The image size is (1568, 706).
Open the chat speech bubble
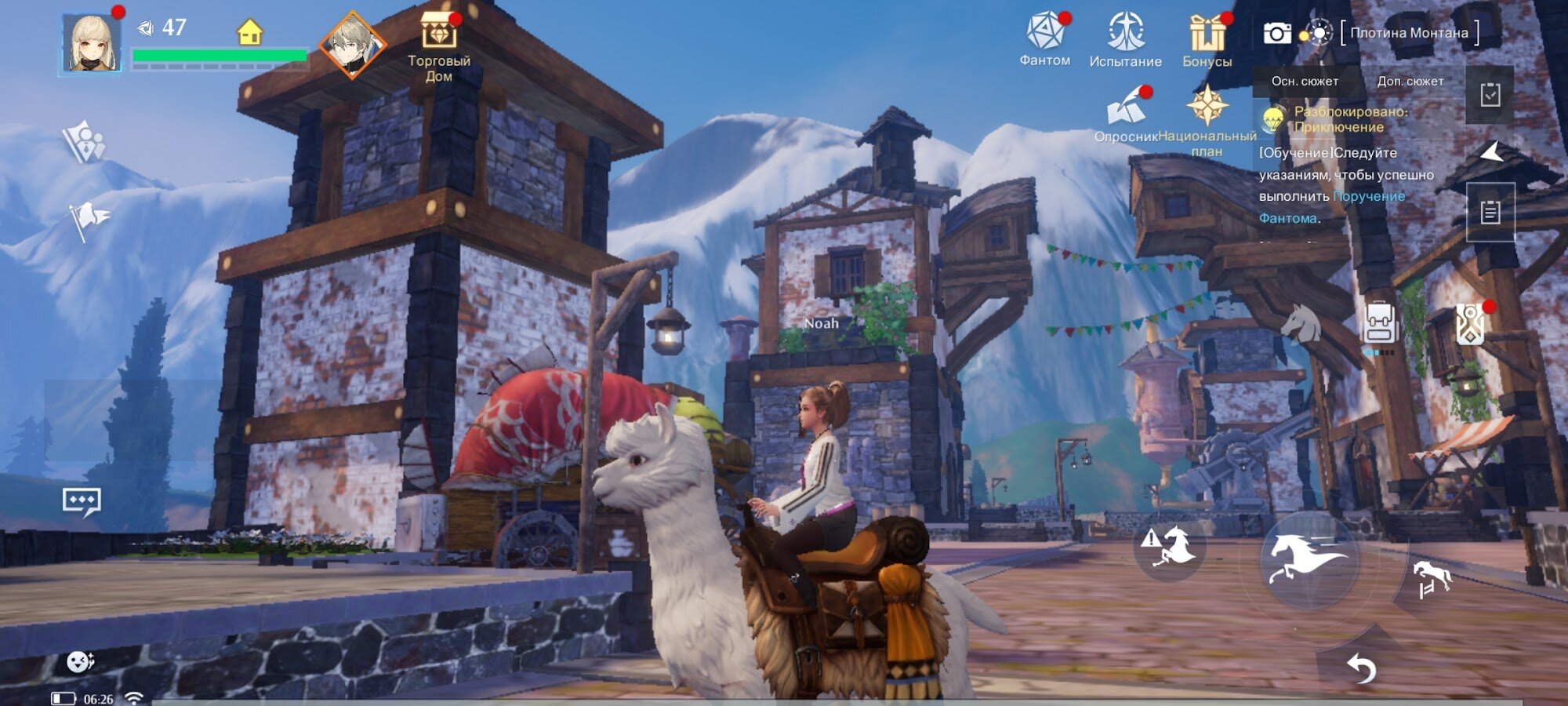pyautogui.click(x=82, y=501)
